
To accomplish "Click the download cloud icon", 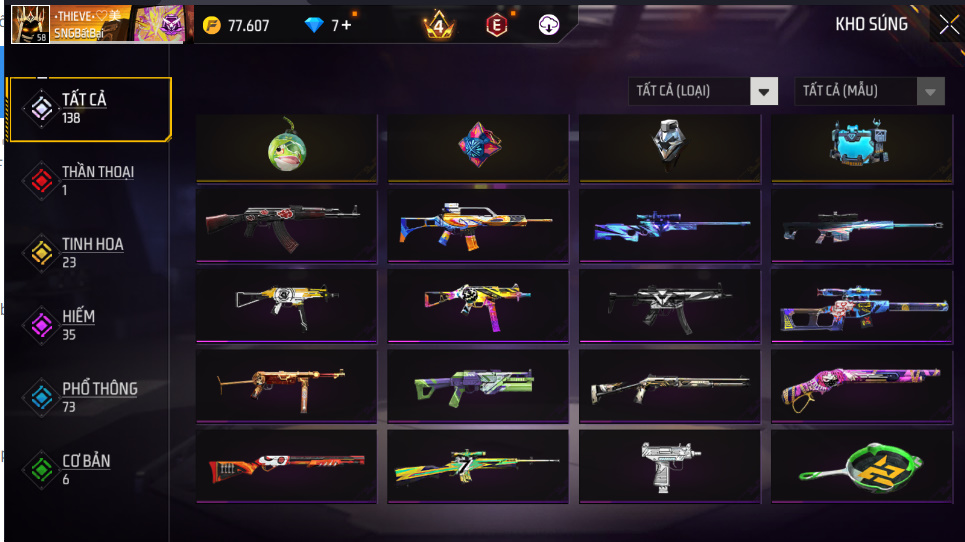I will click(x=549, y=25).
